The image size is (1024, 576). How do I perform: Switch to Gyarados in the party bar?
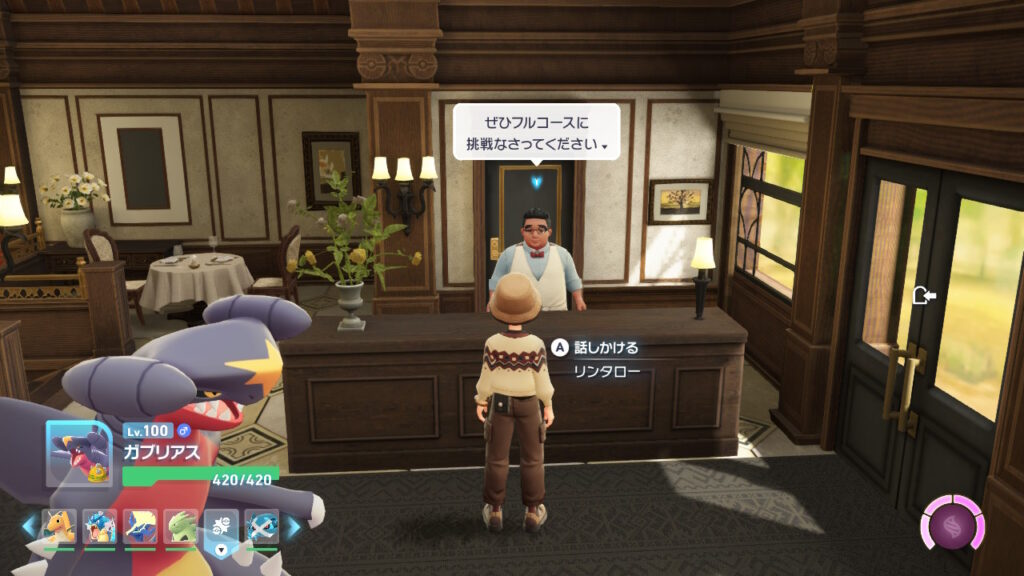(x=100, y=527)
